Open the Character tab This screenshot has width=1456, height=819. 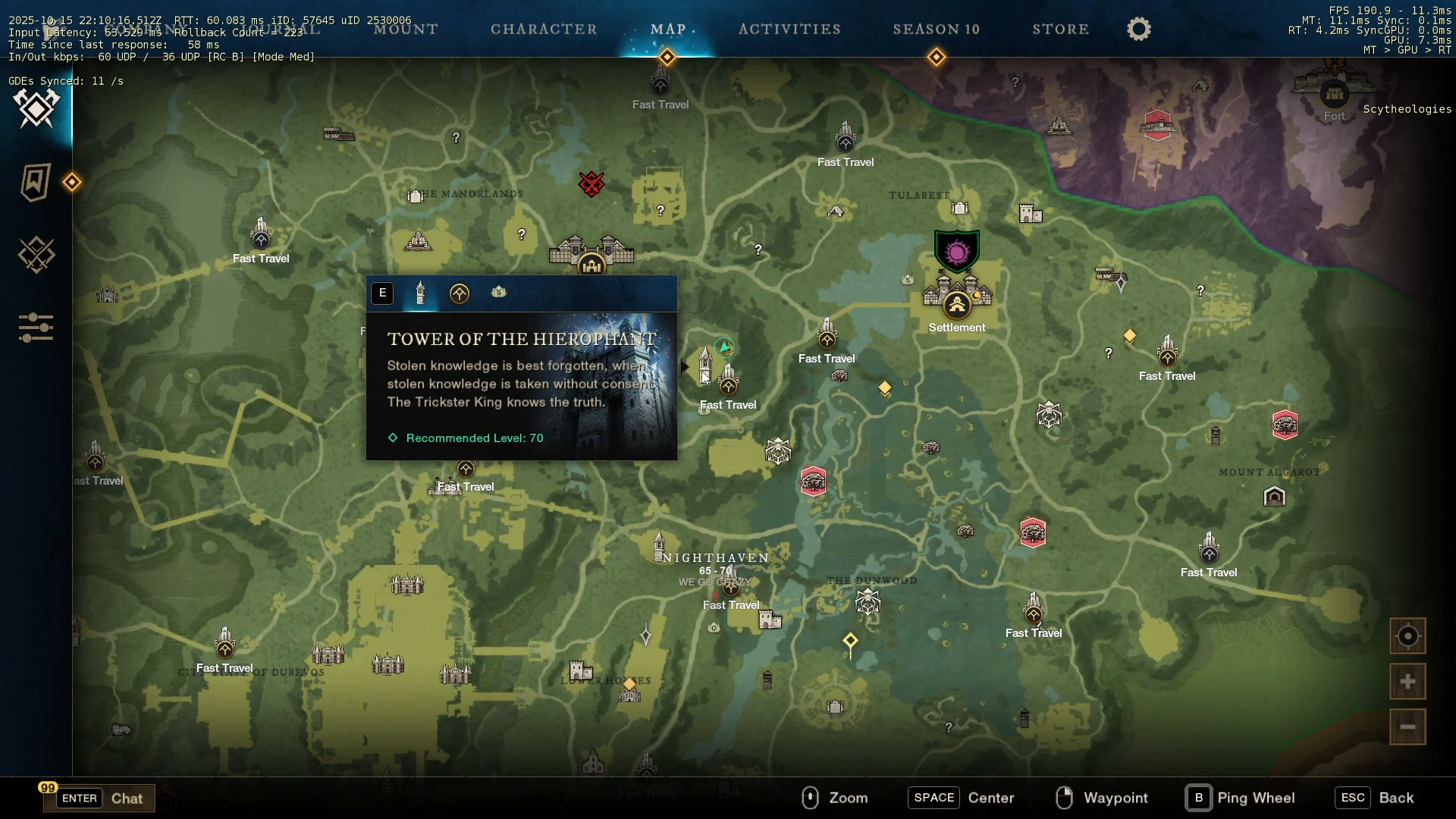tap(544, 30)
